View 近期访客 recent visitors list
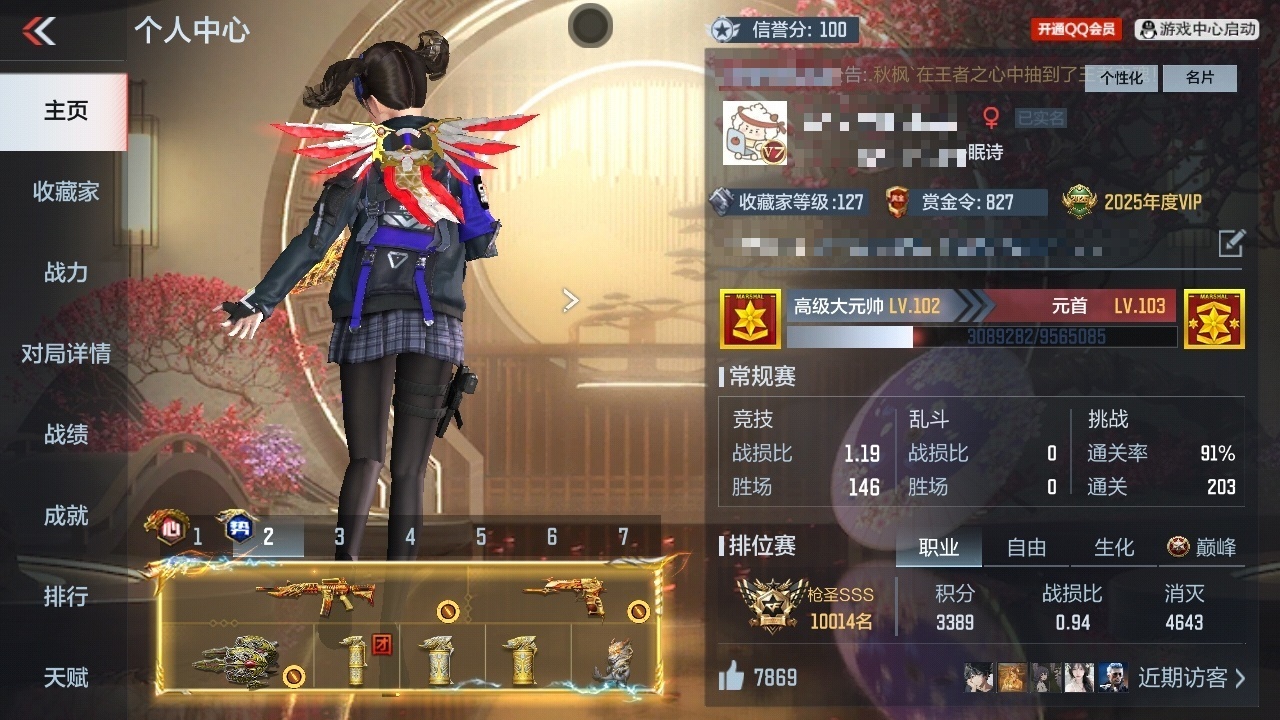Image resolution: width=1280 pixels, height=720 pixels. coord(1192,677)
